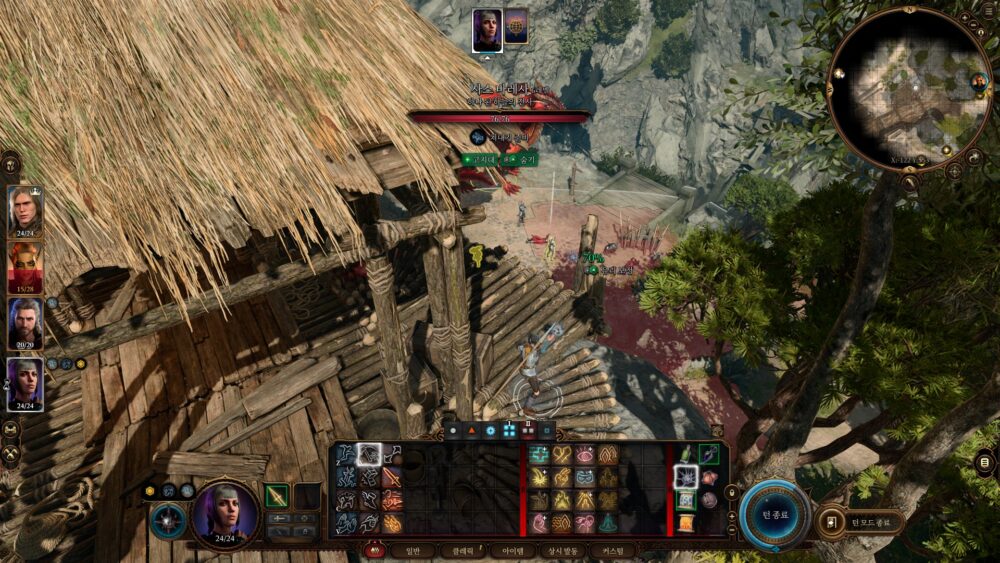Click the scroll icon button on right screen edge

[984, 461]
